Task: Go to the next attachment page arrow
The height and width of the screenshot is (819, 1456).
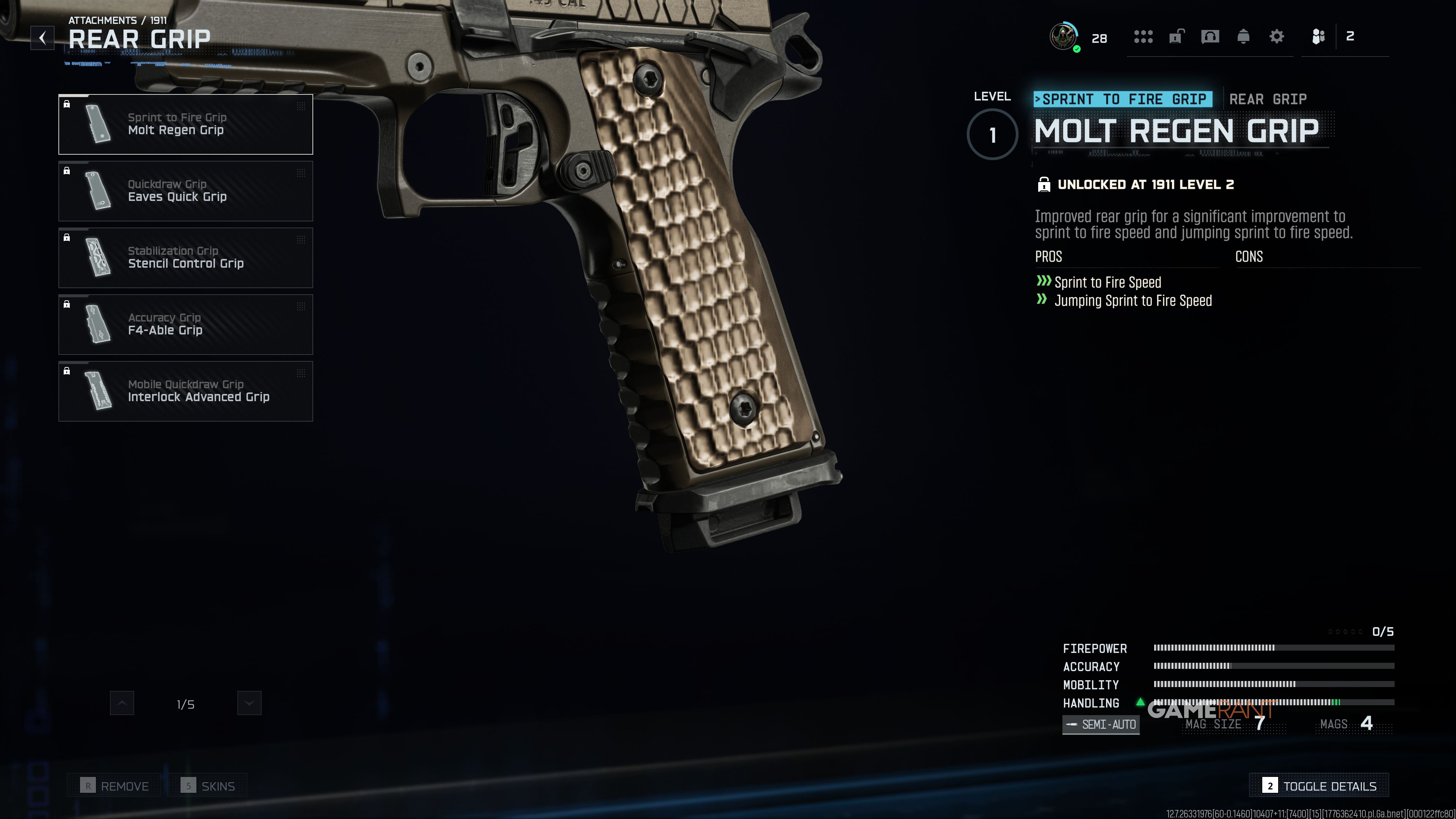Action: (249, 703)
